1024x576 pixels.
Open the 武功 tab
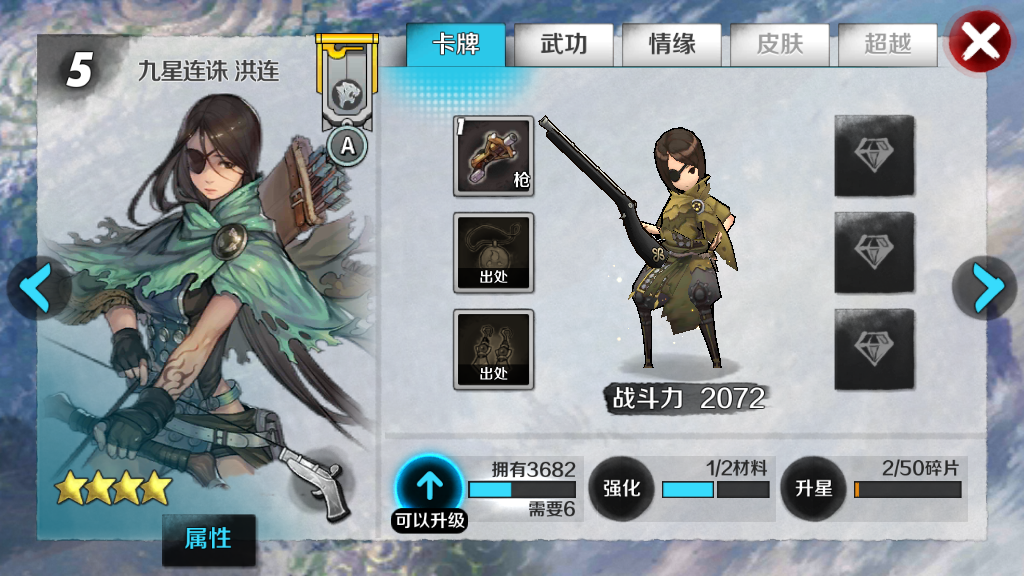[x=564, y=45]
